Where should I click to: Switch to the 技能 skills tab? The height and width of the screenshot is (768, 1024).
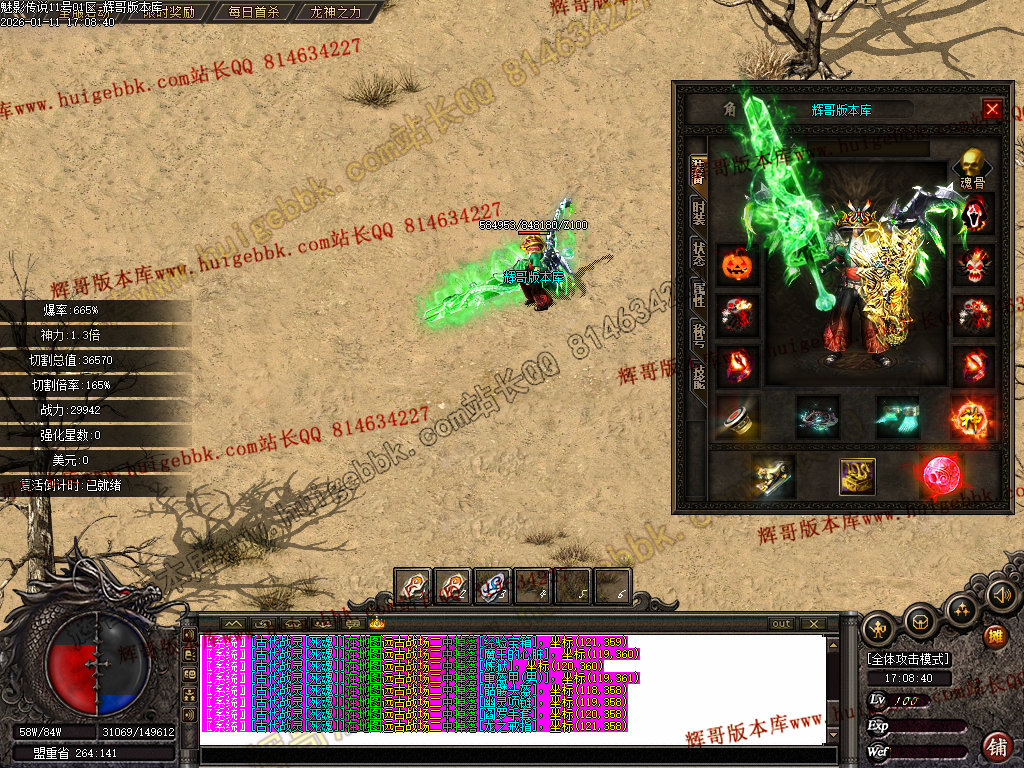[x=699, y=376]
